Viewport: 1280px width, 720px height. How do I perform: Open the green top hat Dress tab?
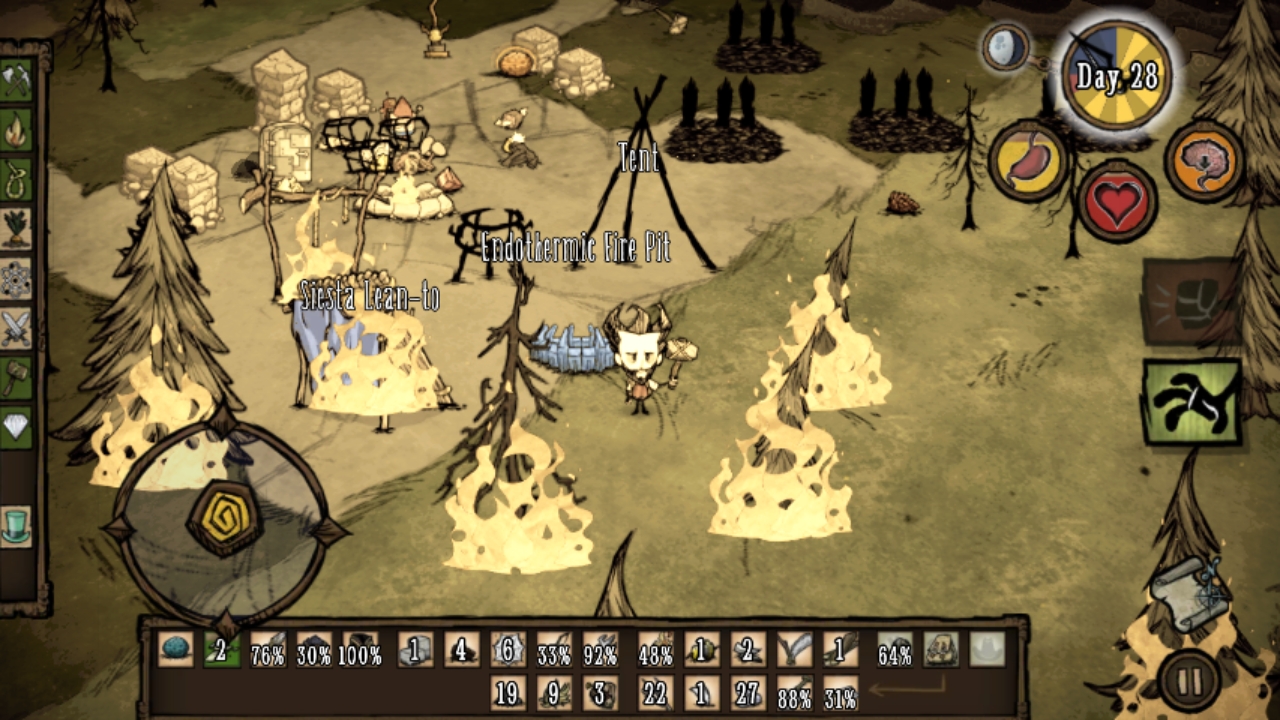point(17,526)
